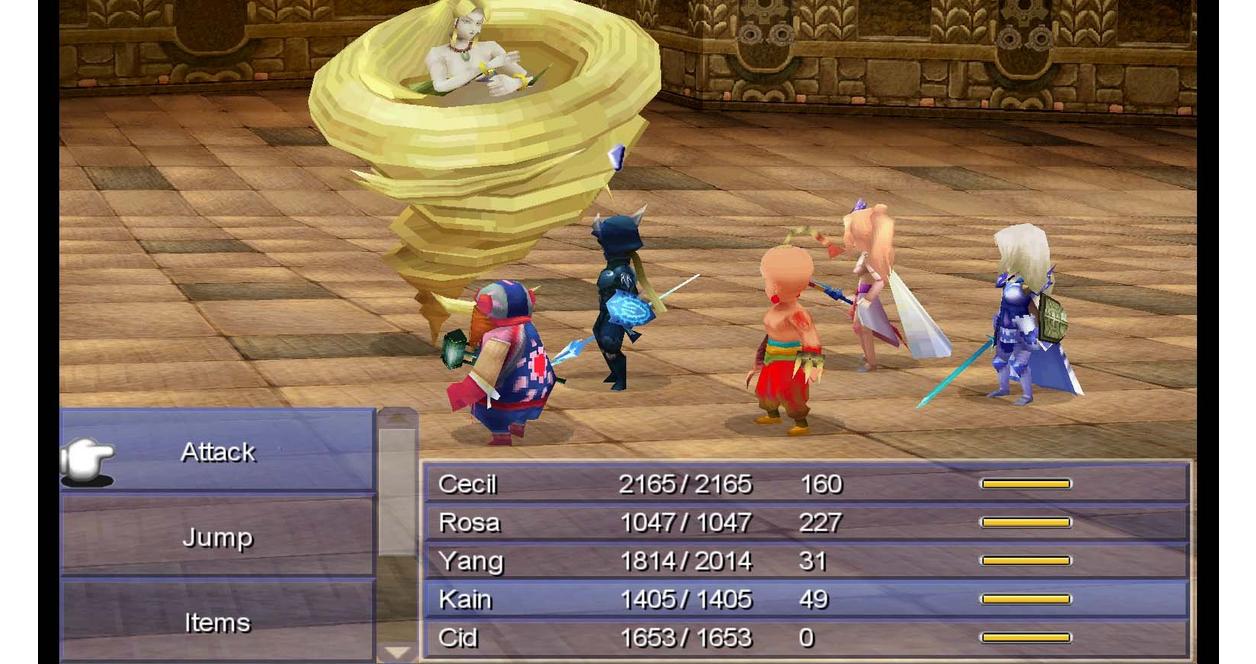Image resolution: width=1256 pixels, height=664 pixels.
Task: Open the Items command
Action: tap(218, 622)
